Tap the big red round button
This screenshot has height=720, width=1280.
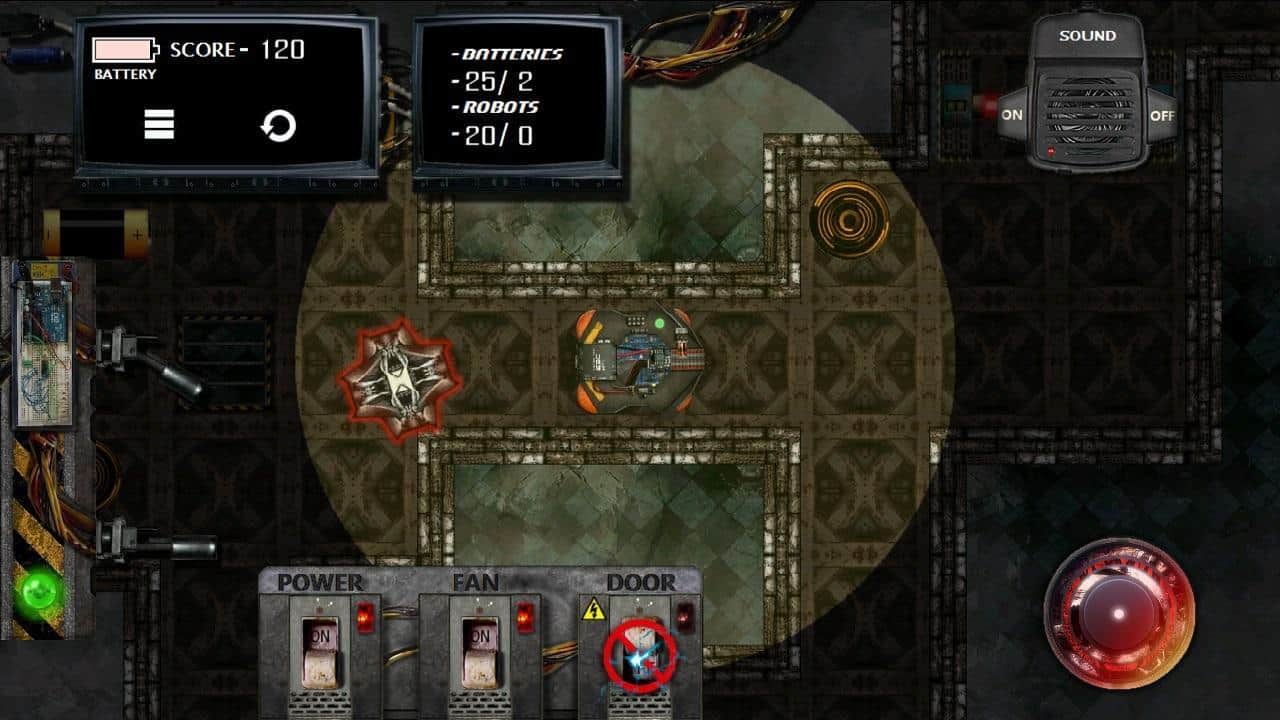pyautogui.click(x=1119, y=612)
